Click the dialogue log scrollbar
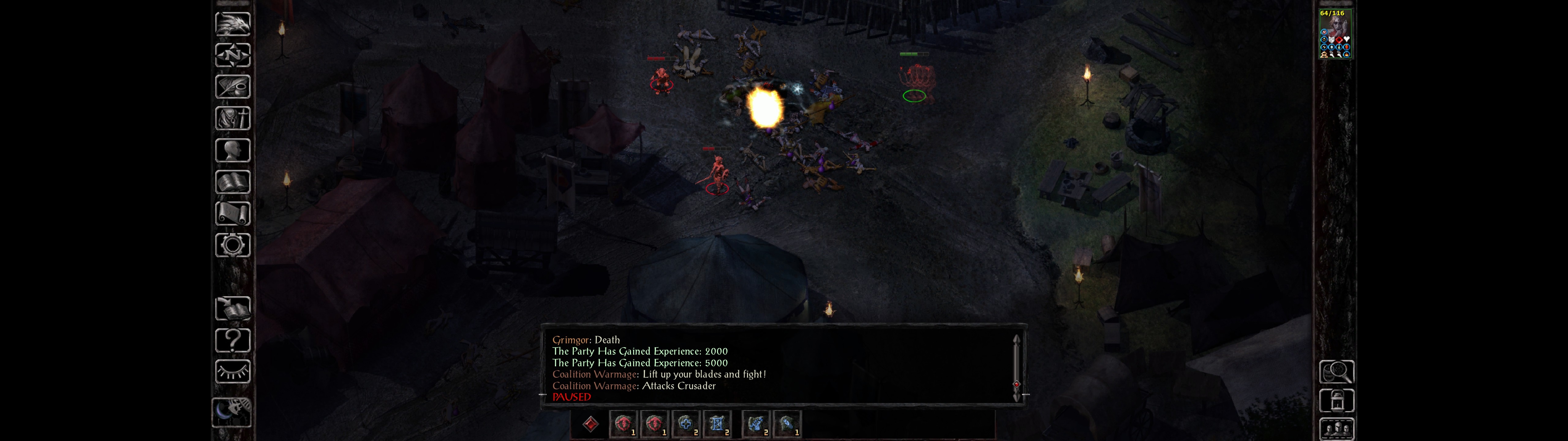Image resolution: width=1568 pixels, height=441 pixels. 1016,368
